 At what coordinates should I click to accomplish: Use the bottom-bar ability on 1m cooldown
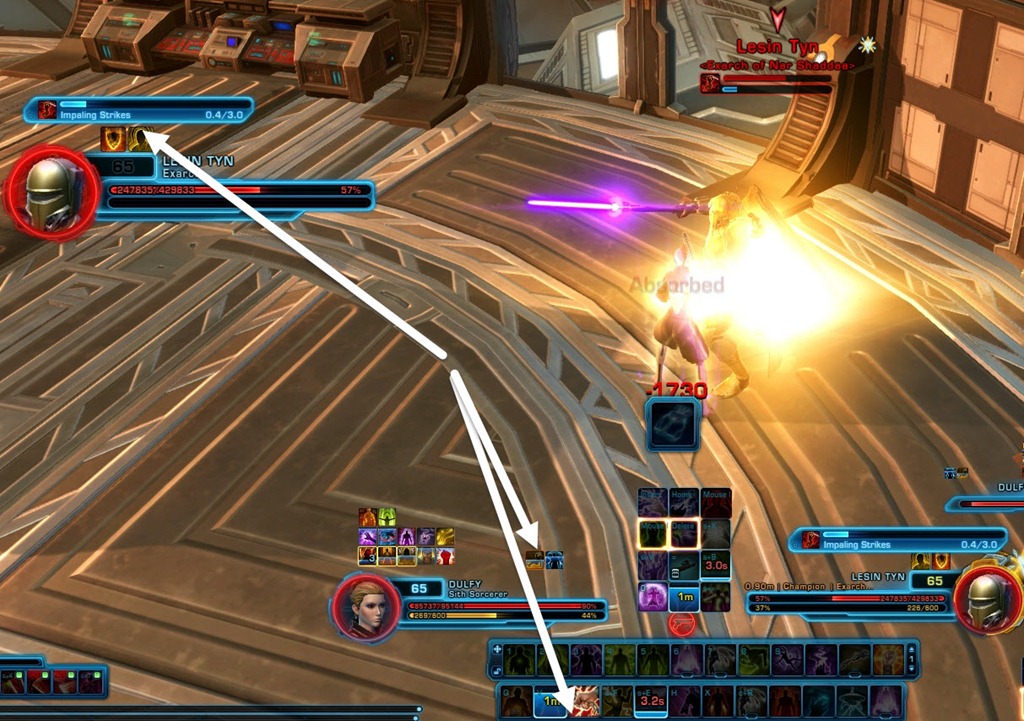(x=549, y=701)
